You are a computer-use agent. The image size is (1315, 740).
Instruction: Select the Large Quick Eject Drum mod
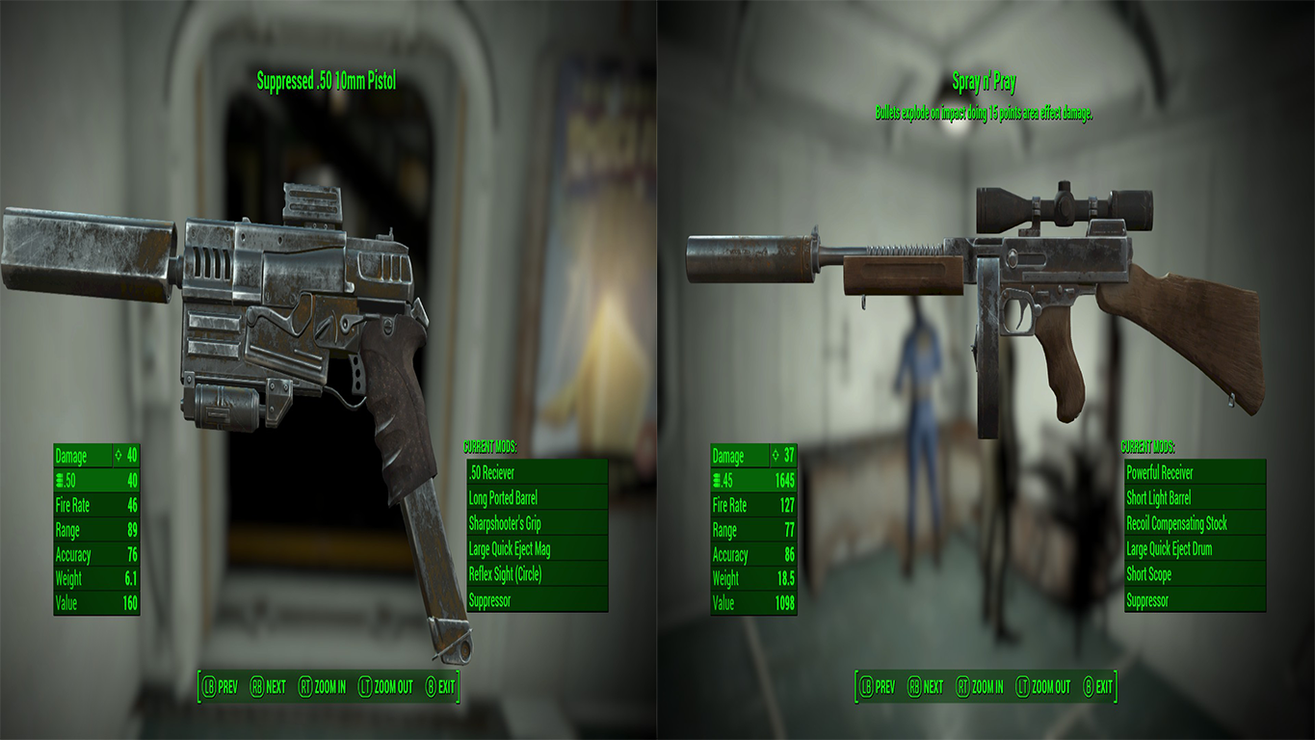1195,549
